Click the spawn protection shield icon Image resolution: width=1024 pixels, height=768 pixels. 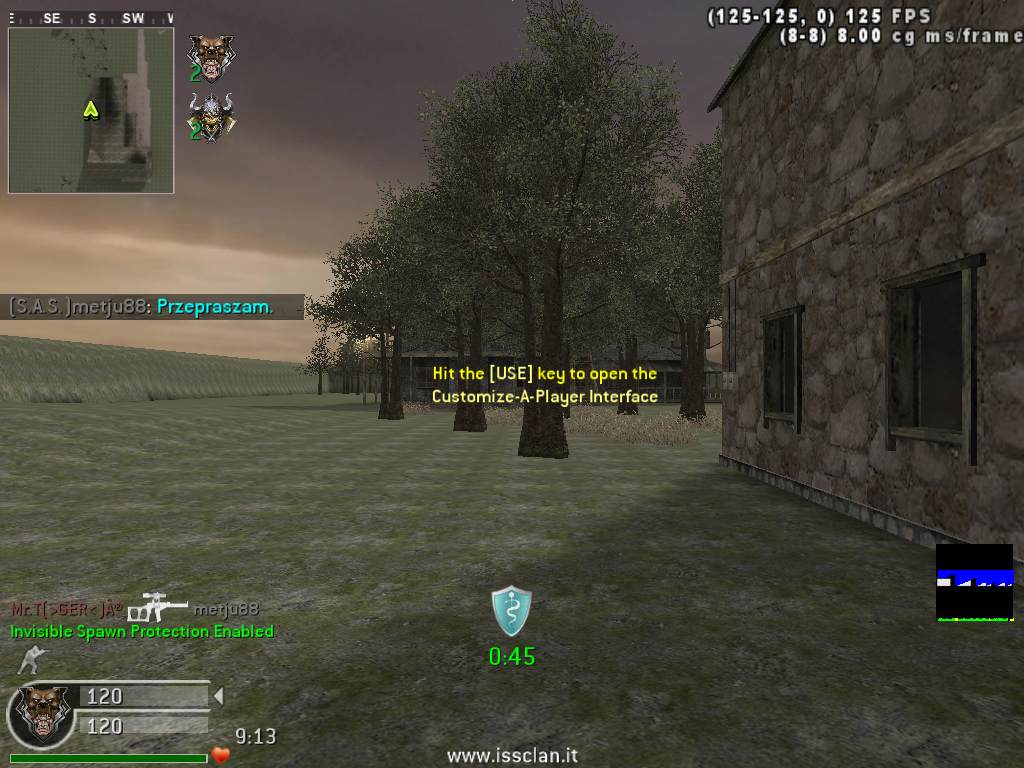(511, 611)
